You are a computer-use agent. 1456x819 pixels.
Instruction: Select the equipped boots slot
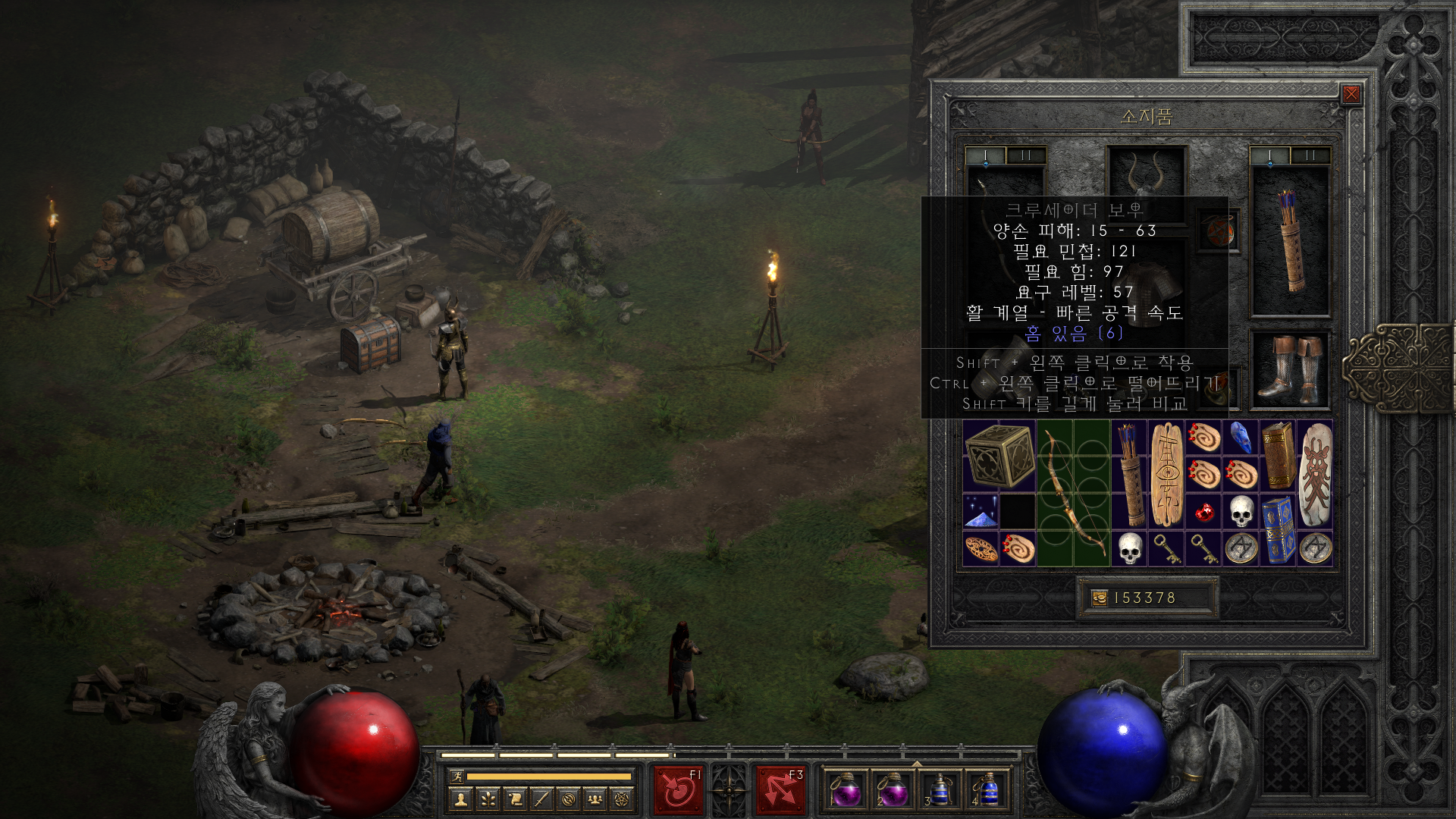pyautogui.click(x=1290, y=370)
